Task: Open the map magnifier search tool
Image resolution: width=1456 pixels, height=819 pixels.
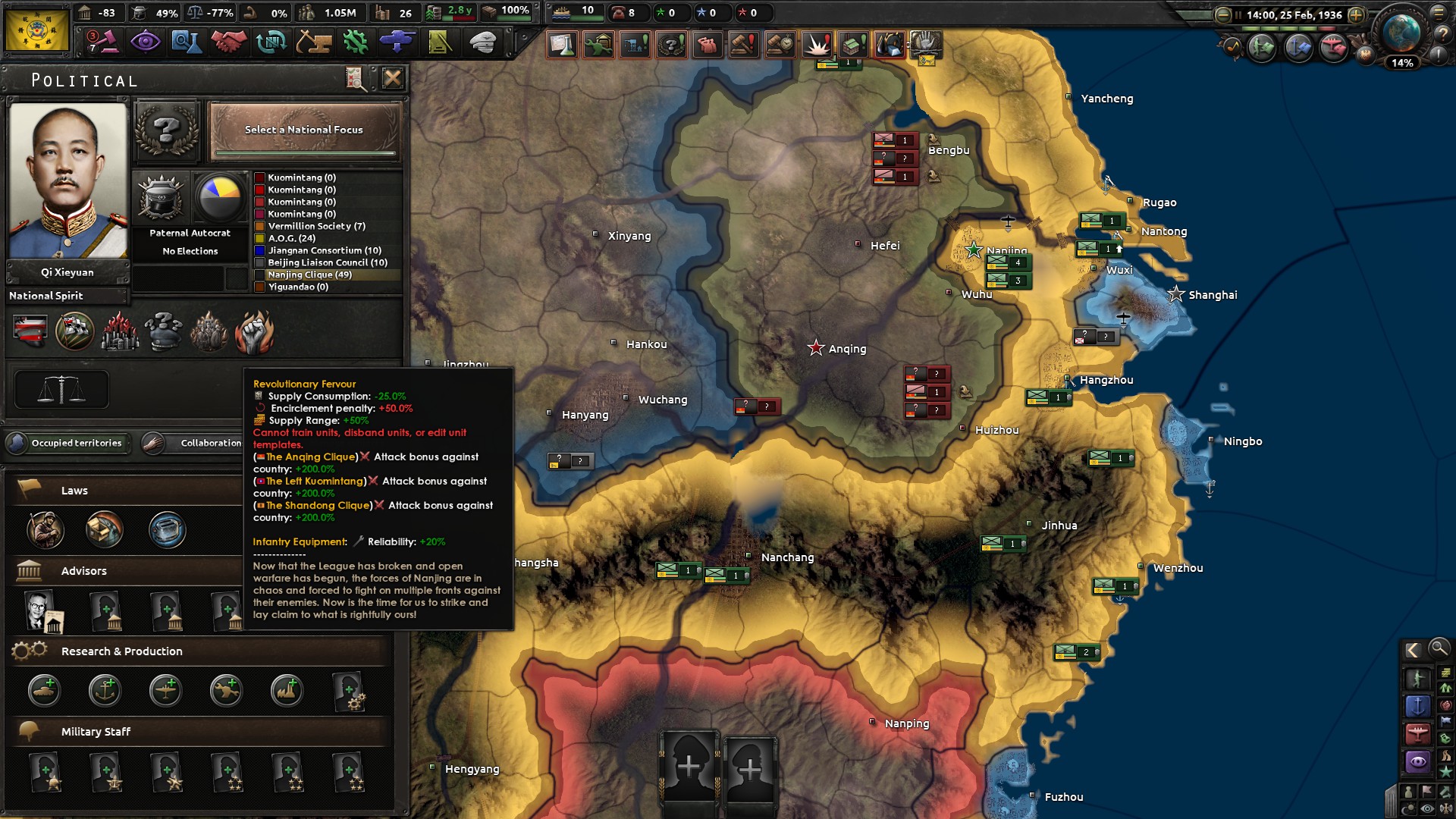Action: [x=1439, y=650]
